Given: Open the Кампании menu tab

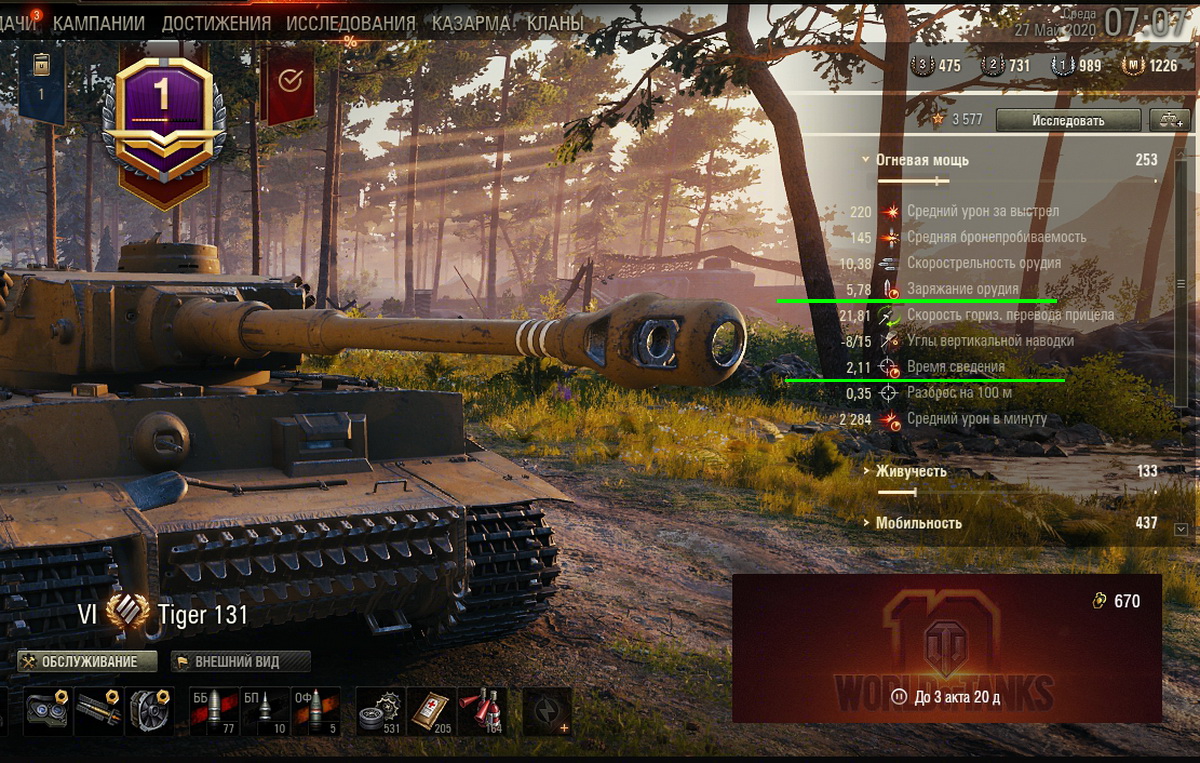Looking at the screenshot, I should coord(99,22).
